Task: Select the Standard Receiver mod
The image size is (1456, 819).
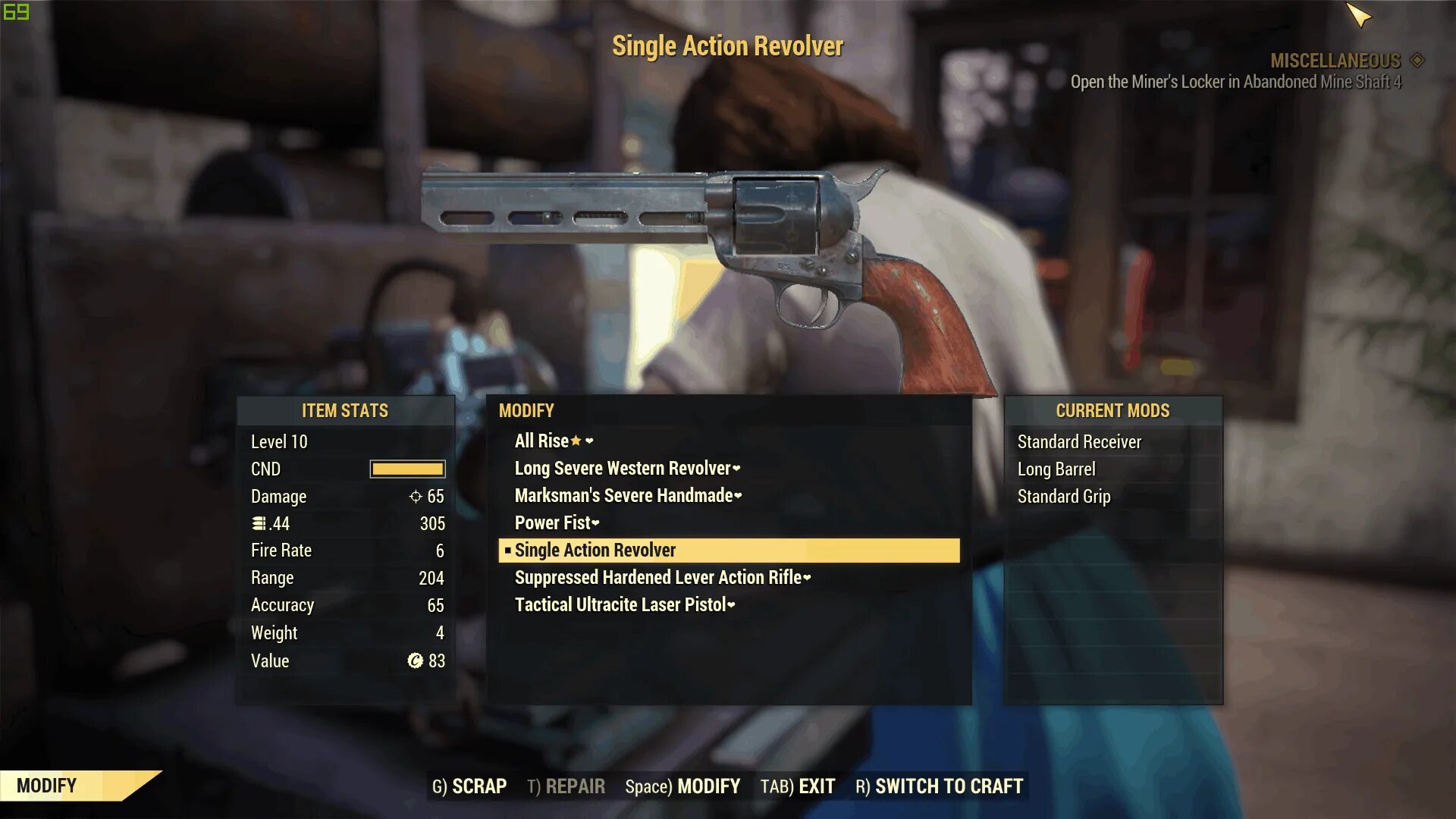Action: [1078, 441]
